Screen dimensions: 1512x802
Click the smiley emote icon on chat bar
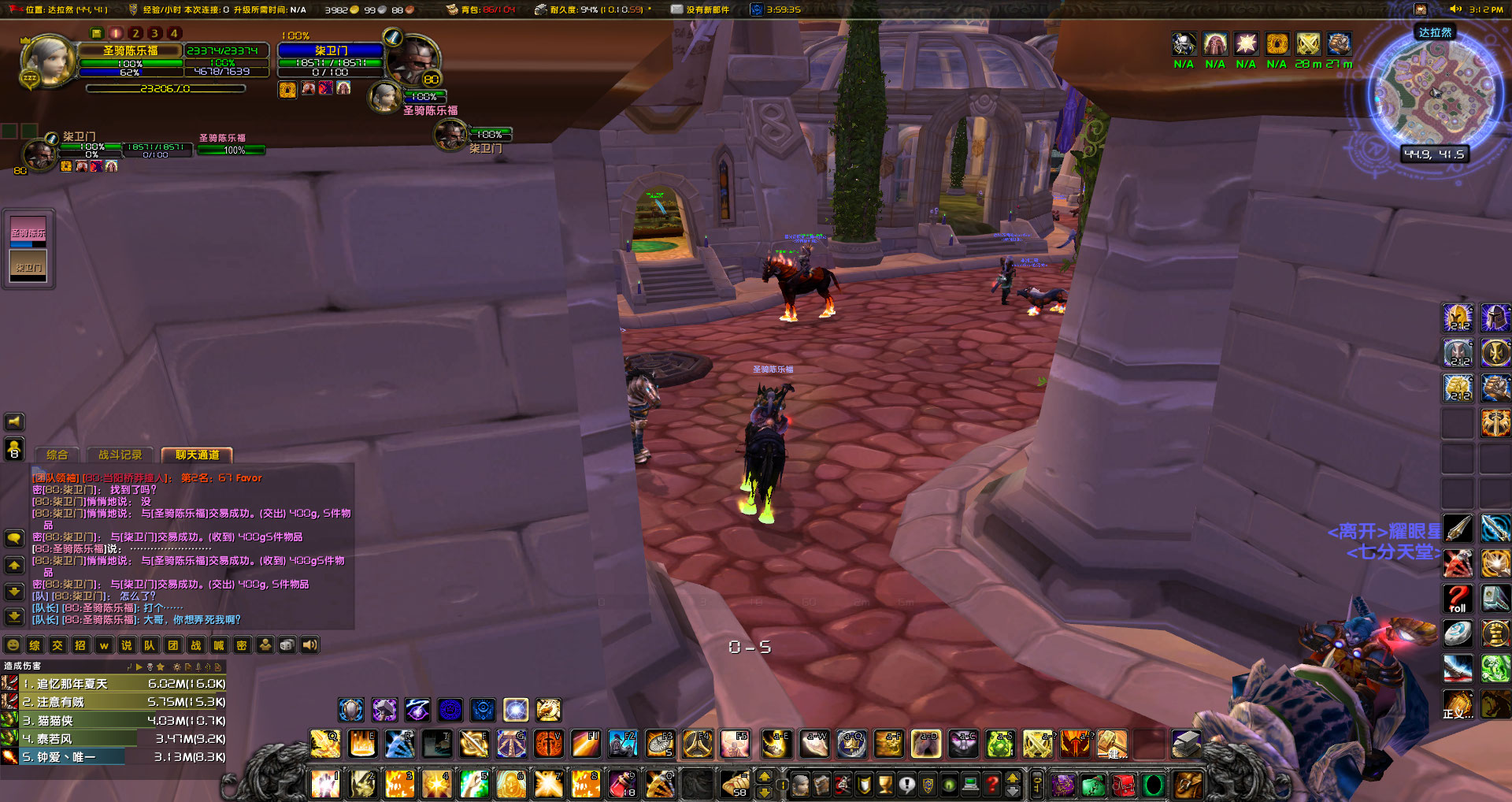point(12,644)
